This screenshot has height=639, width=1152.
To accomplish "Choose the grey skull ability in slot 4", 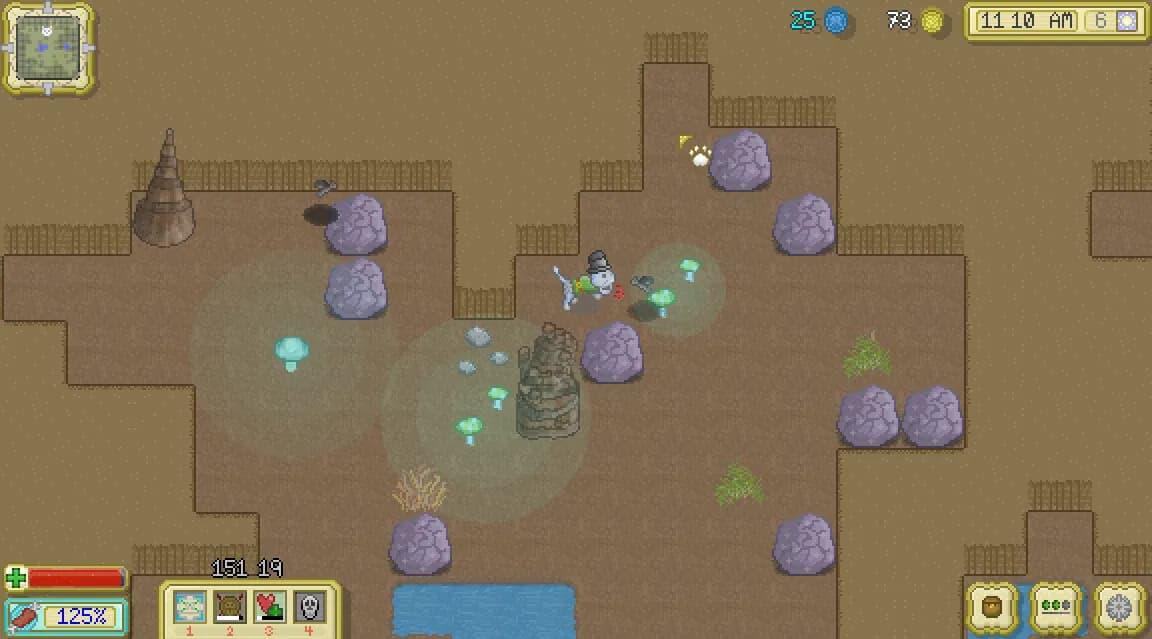I will pyautogui.click(x=309, y=607).
